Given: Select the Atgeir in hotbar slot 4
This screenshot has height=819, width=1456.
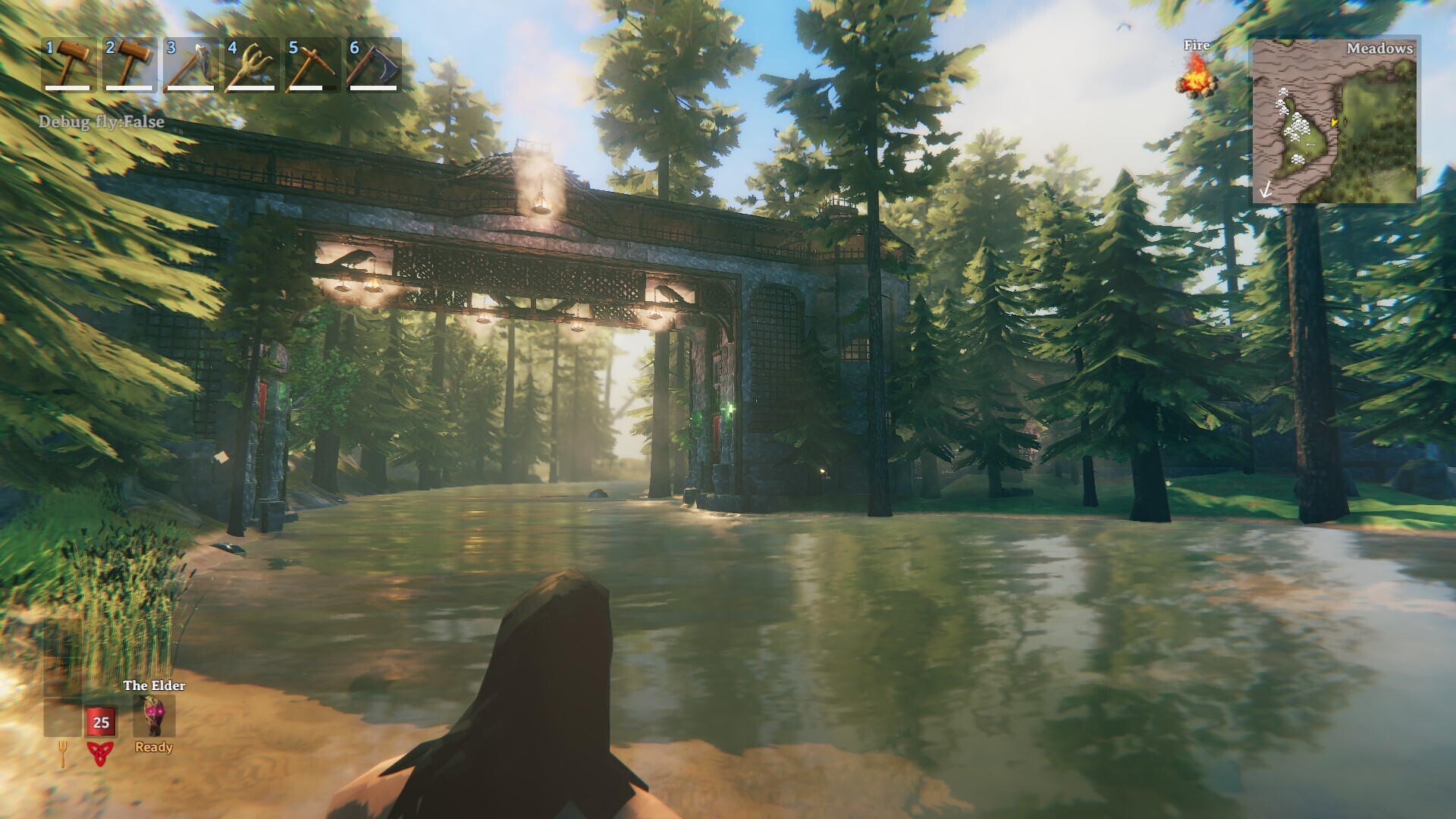Looking at the screenshot, I should (x=249, y=68).
